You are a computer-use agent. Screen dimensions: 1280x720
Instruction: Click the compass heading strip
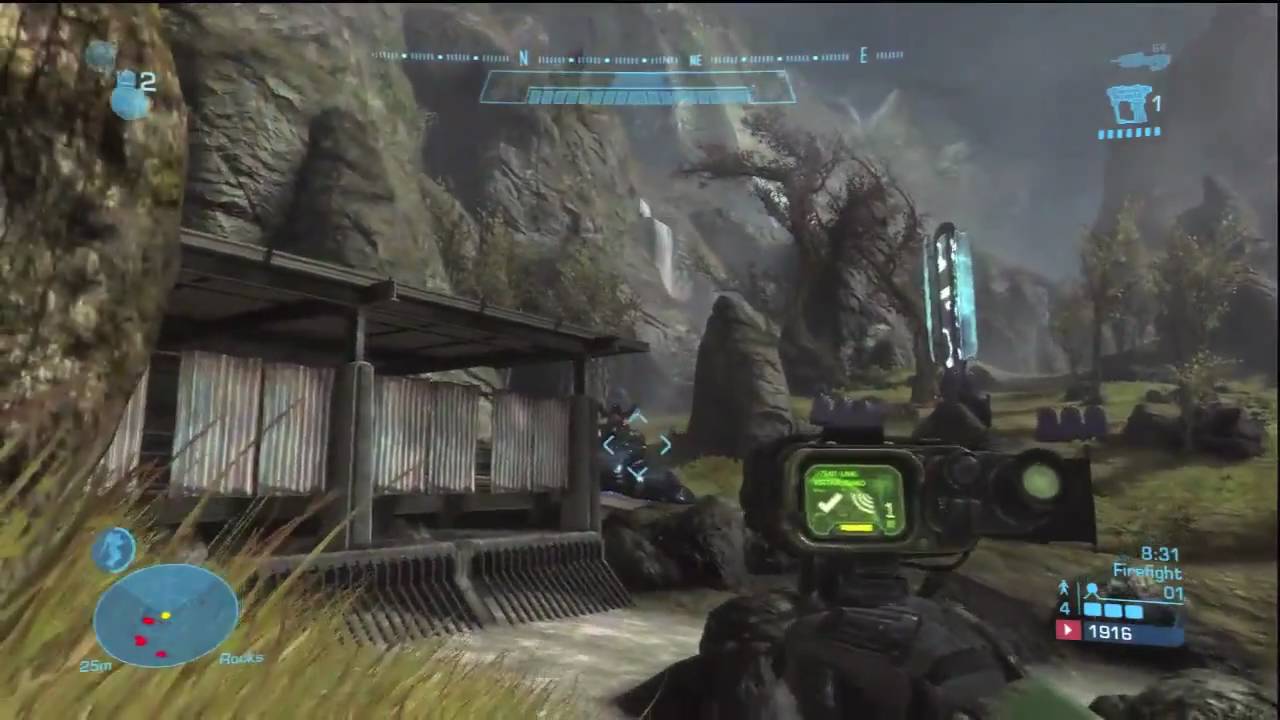click(x=638, y=58)
